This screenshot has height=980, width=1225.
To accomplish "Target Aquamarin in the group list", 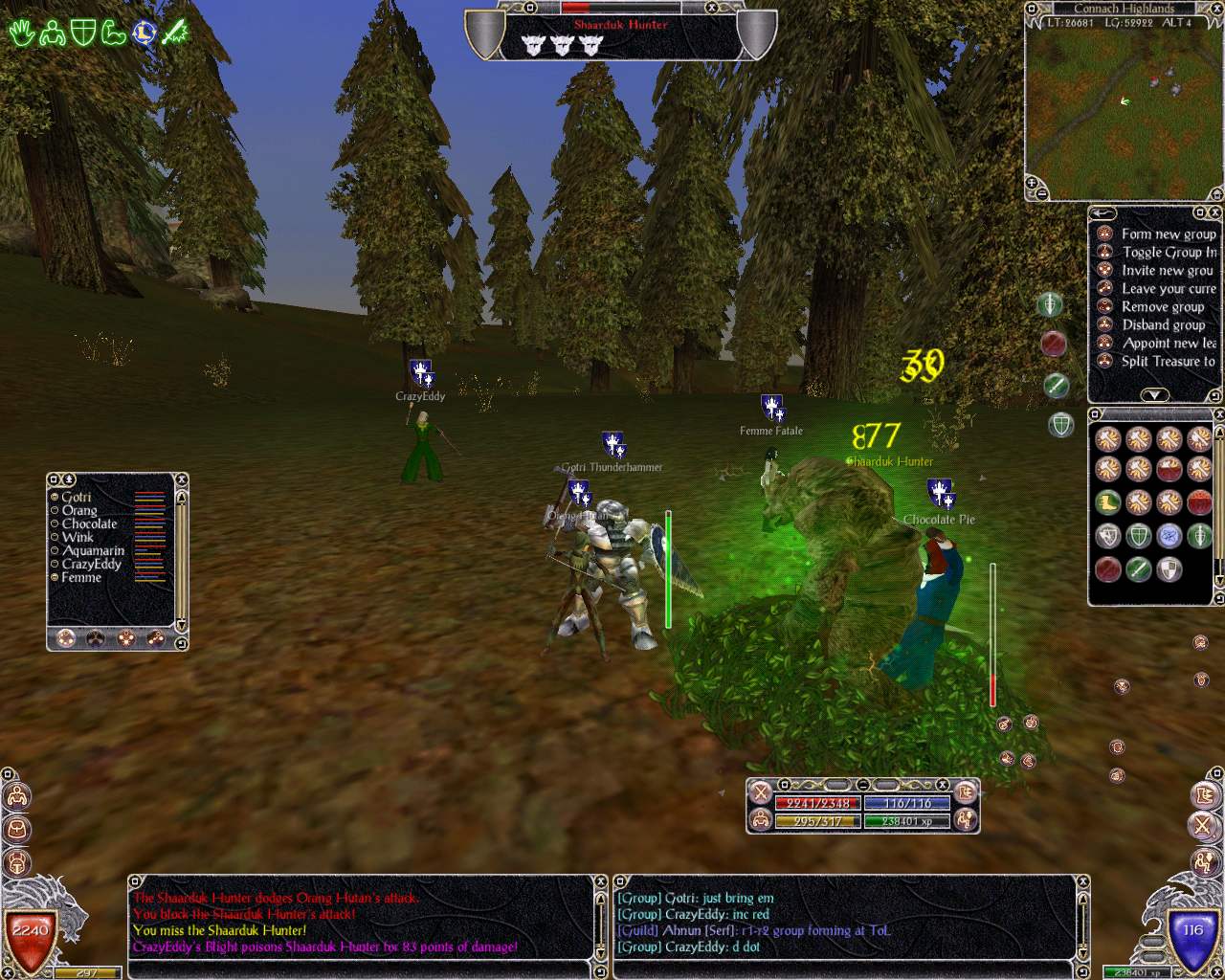I will 93,550.
